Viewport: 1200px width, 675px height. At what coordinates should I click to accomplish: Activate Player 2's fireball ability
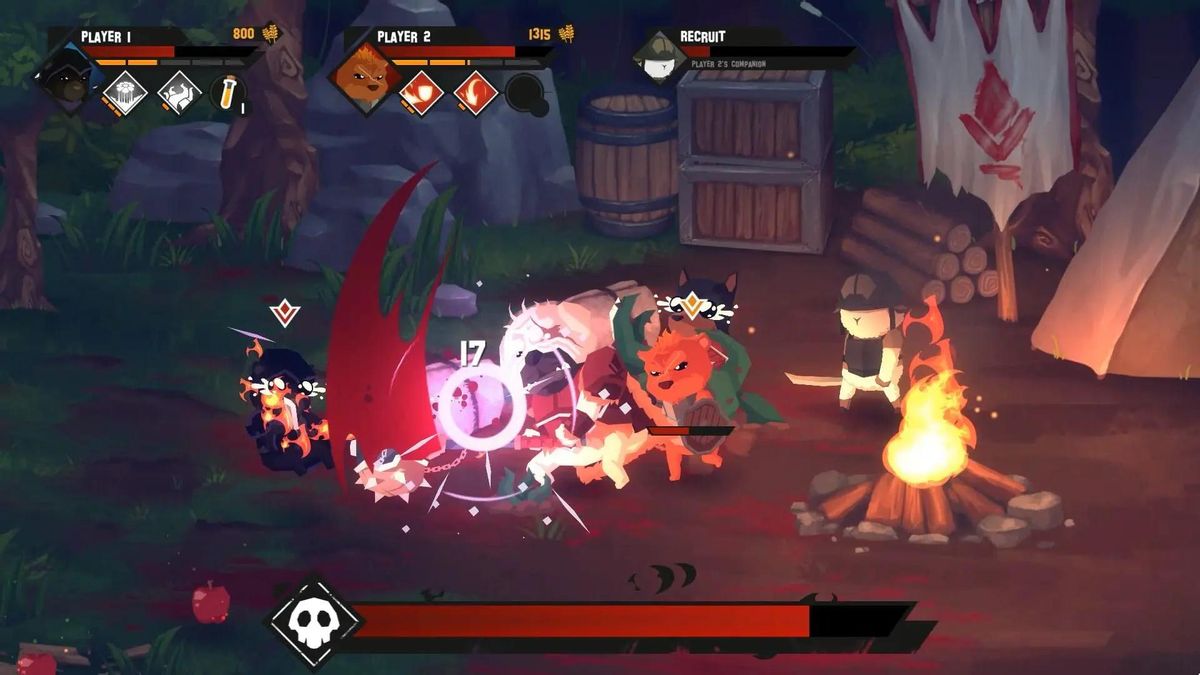coord(422,92)
